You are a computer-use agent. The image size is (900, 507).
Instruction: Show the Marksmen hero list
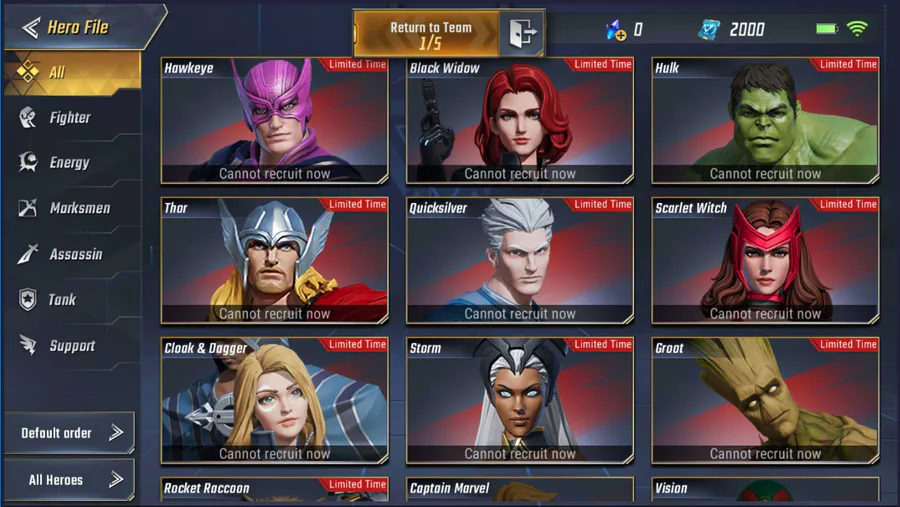tap(72, 209)
